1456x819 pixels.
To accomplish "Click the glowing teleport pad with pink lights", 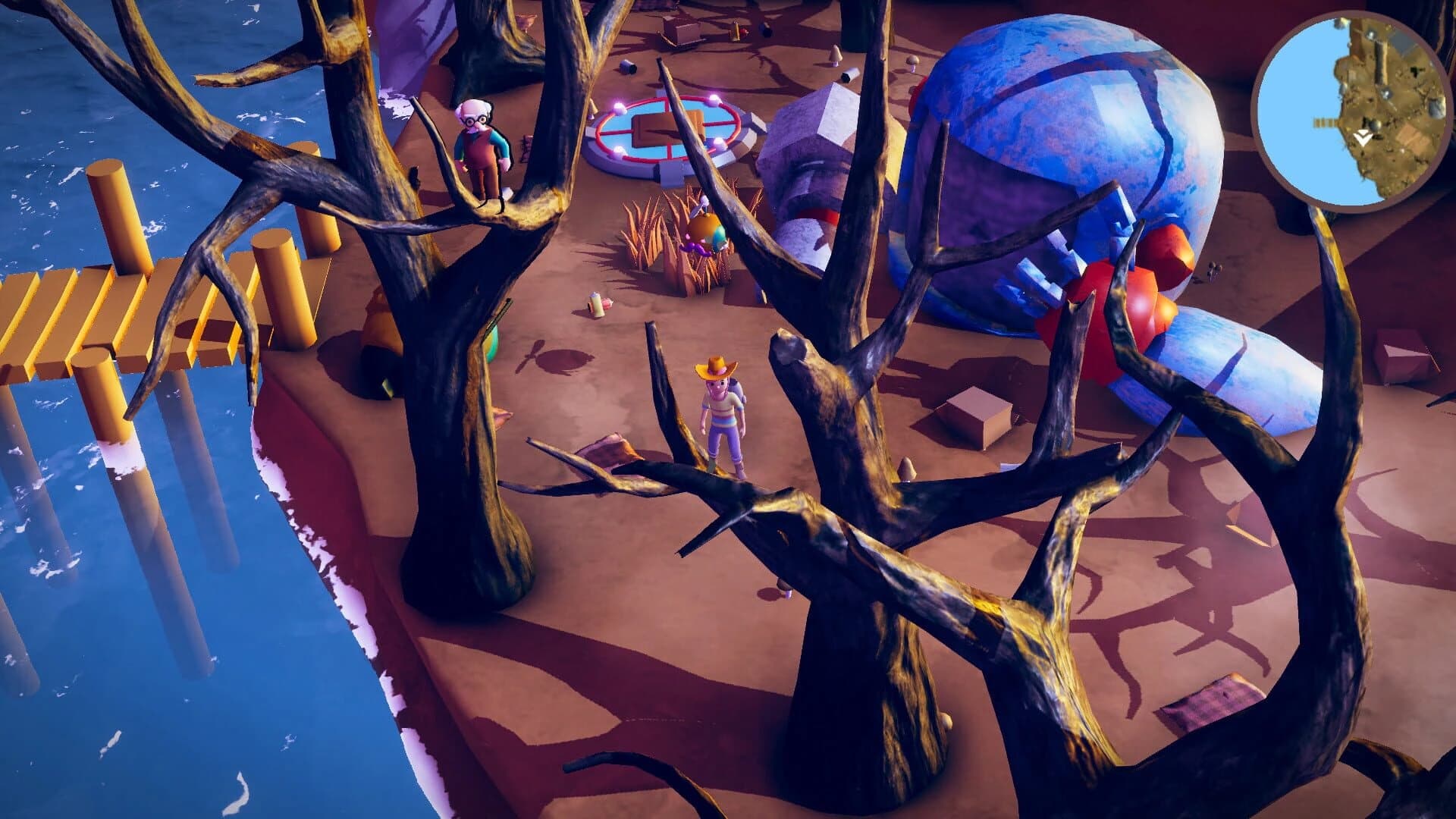I will coord(667,136).
